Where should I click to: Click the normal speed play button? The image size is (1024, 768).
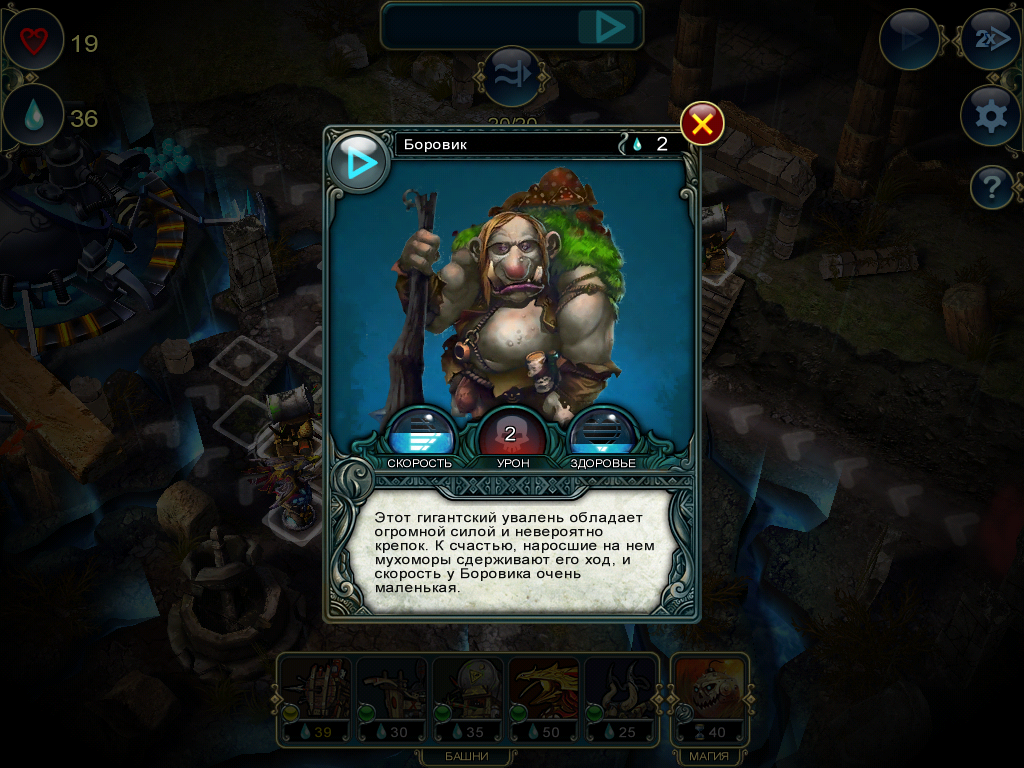coord(909,40)
